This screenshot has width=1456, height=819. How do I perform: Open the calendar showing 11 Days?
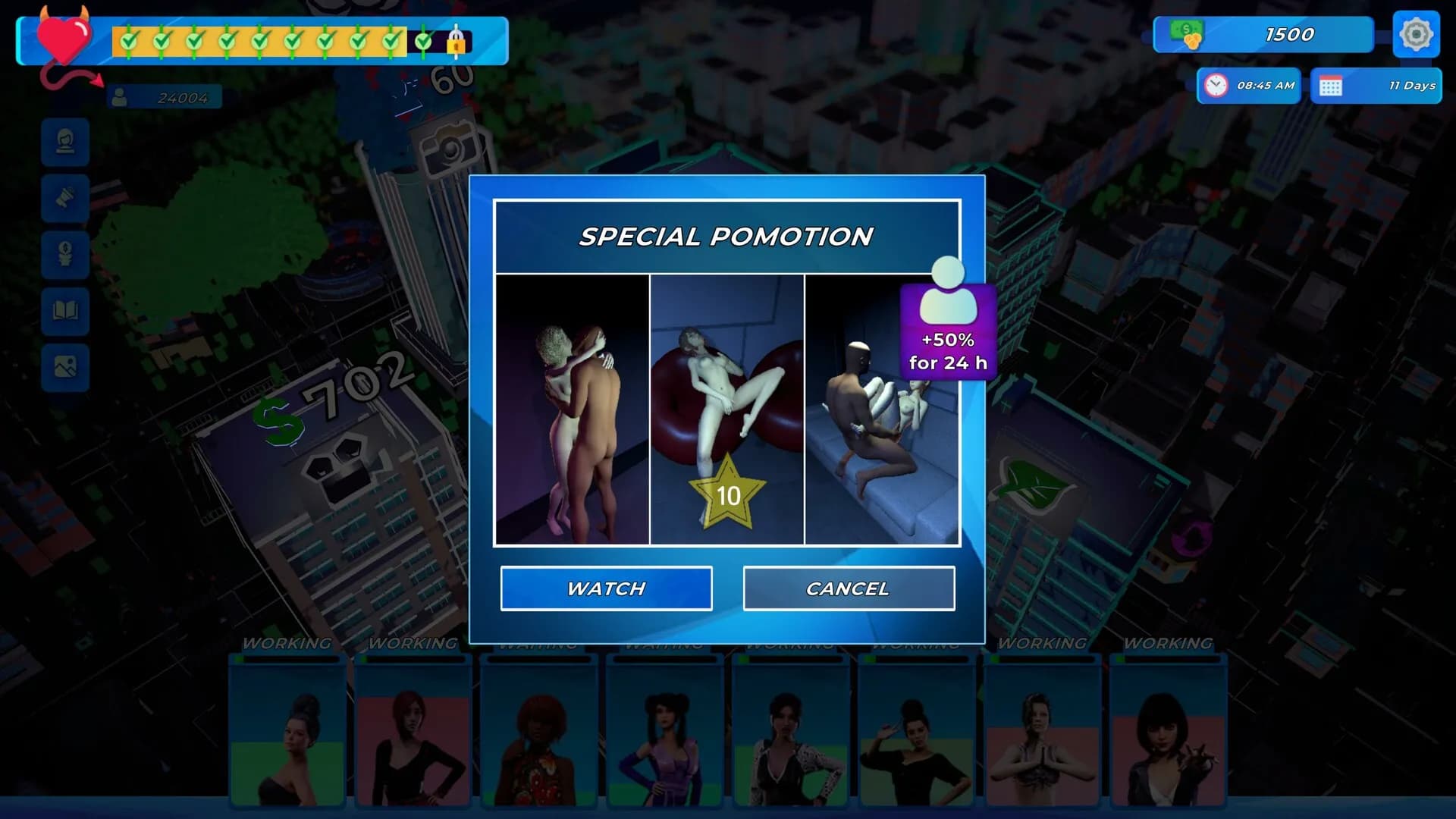[x=1376, y=86]
